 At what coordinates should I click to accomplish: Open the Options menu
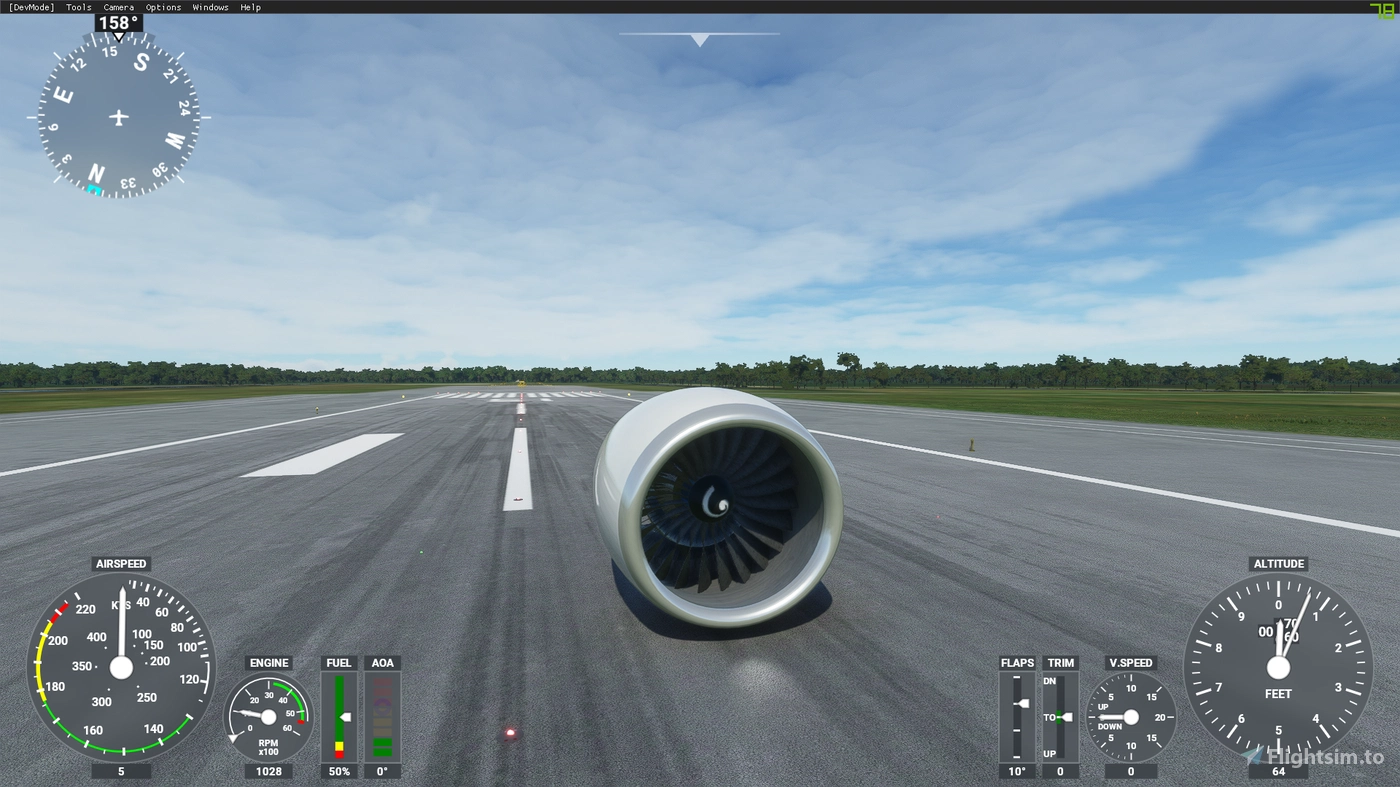pos(162,7)
